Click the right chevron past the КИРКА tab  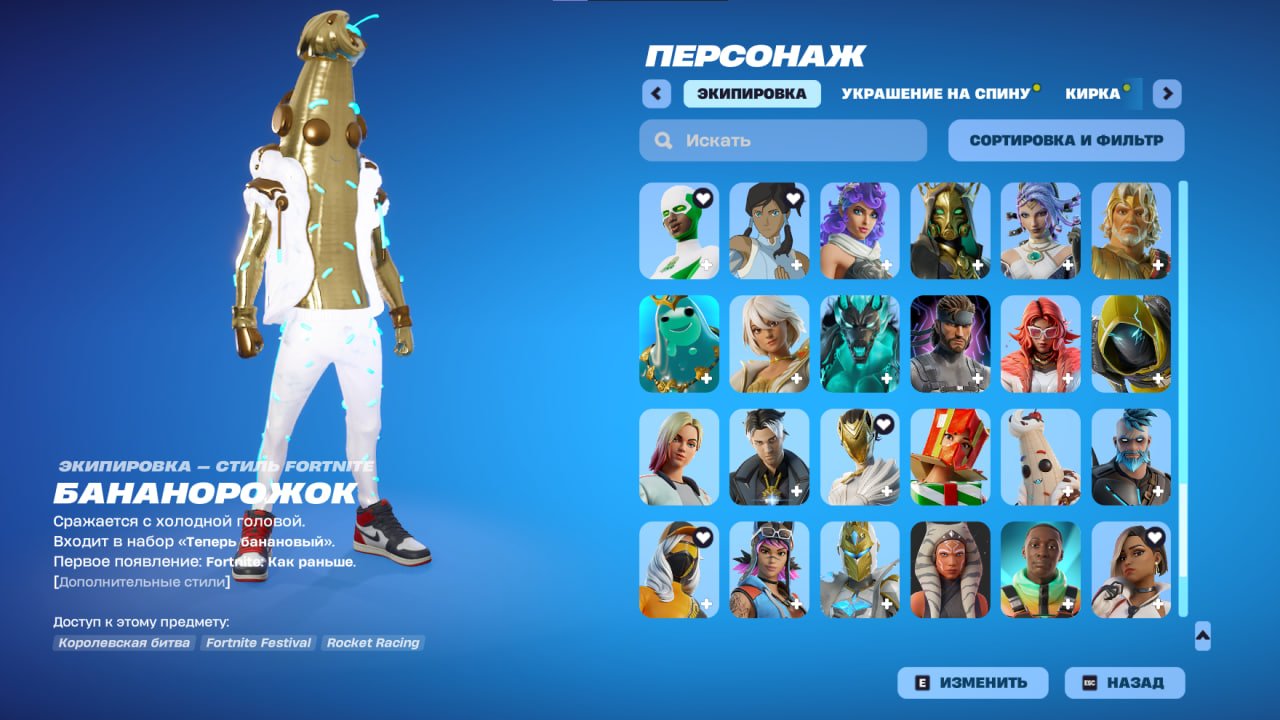[1166, 93]
